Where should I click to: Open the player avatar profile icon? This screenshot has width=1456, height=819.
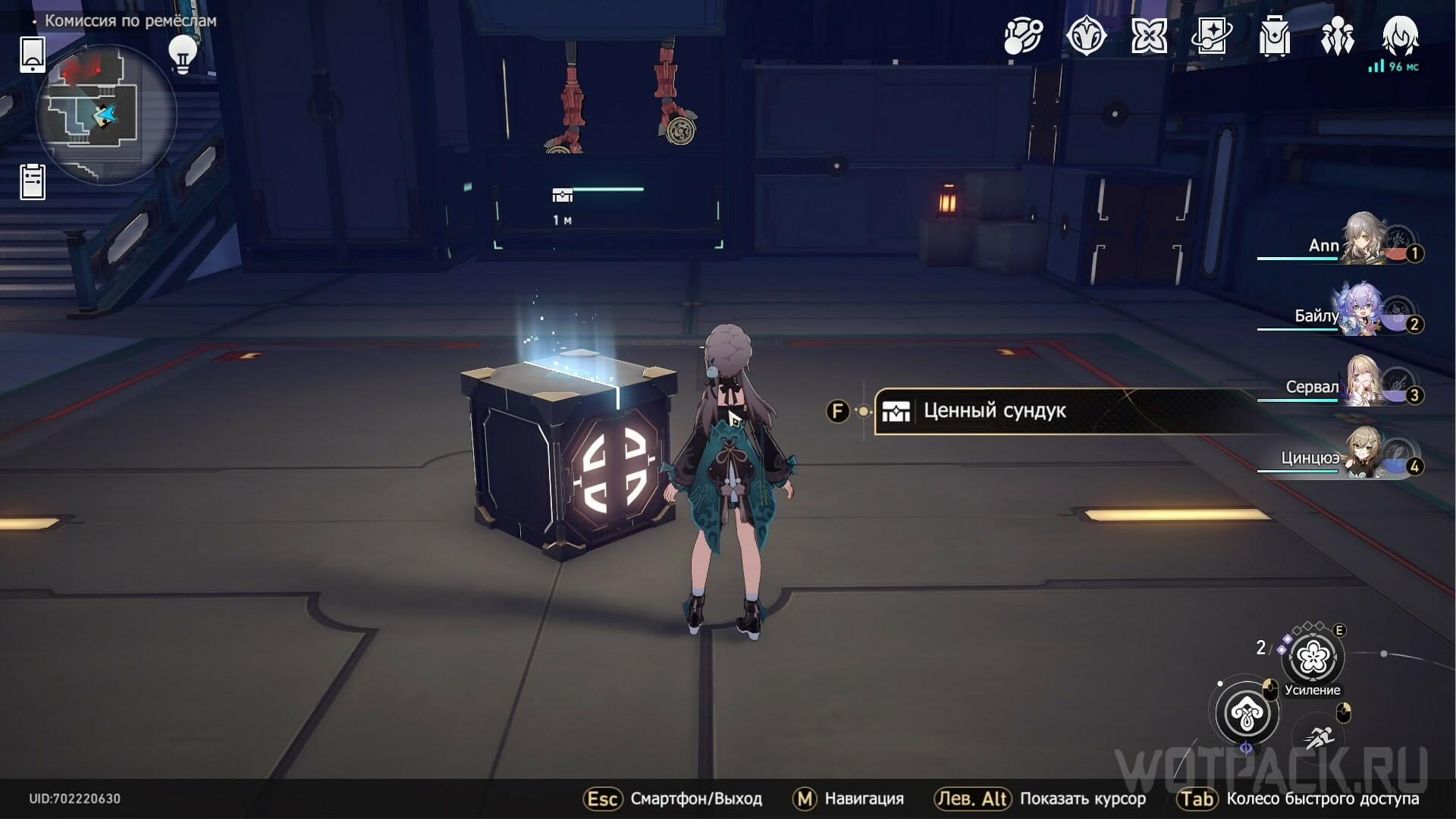[x=1400, y=36]
